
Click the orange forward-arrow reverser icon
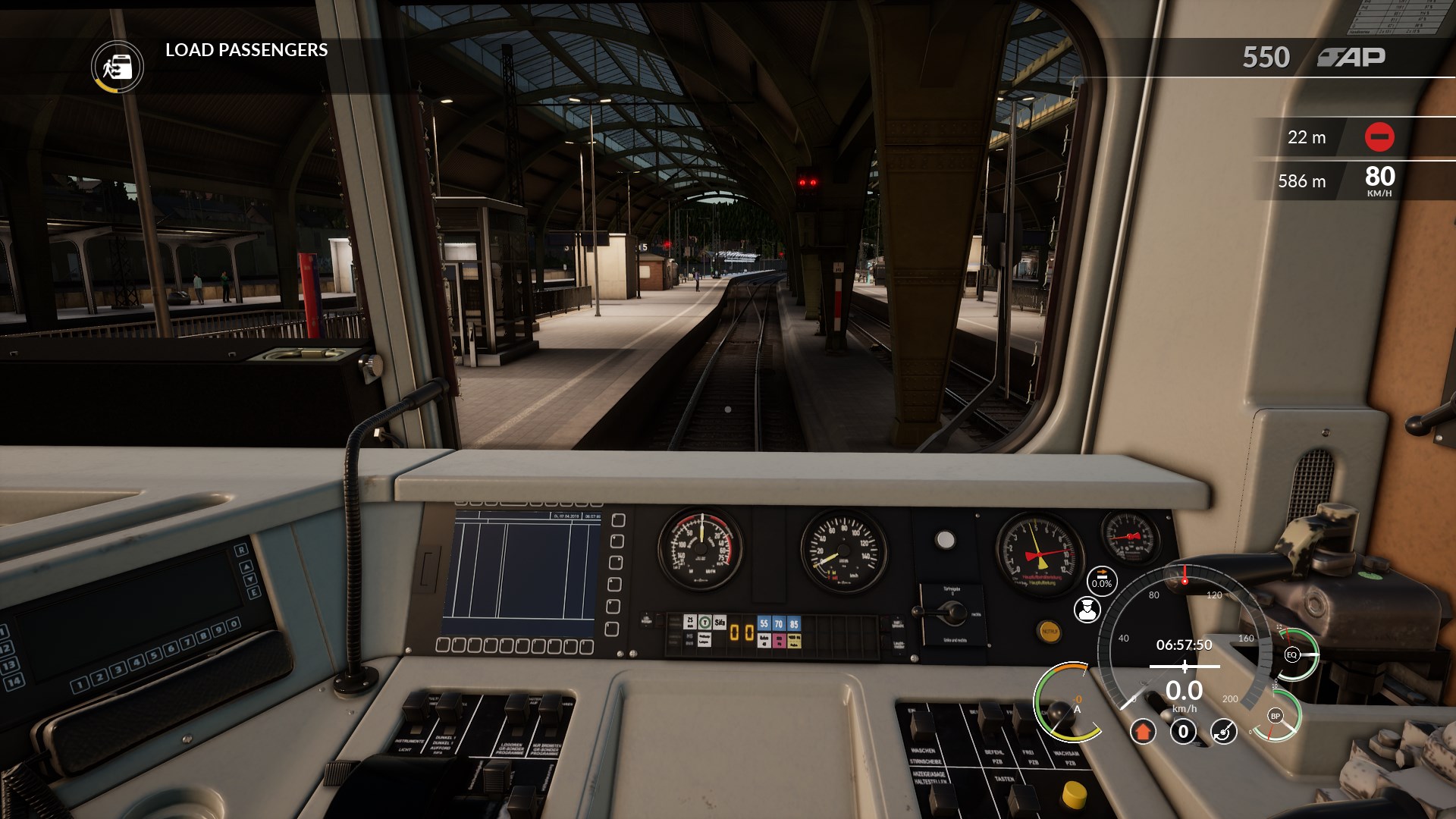(x=1143, y=732)
